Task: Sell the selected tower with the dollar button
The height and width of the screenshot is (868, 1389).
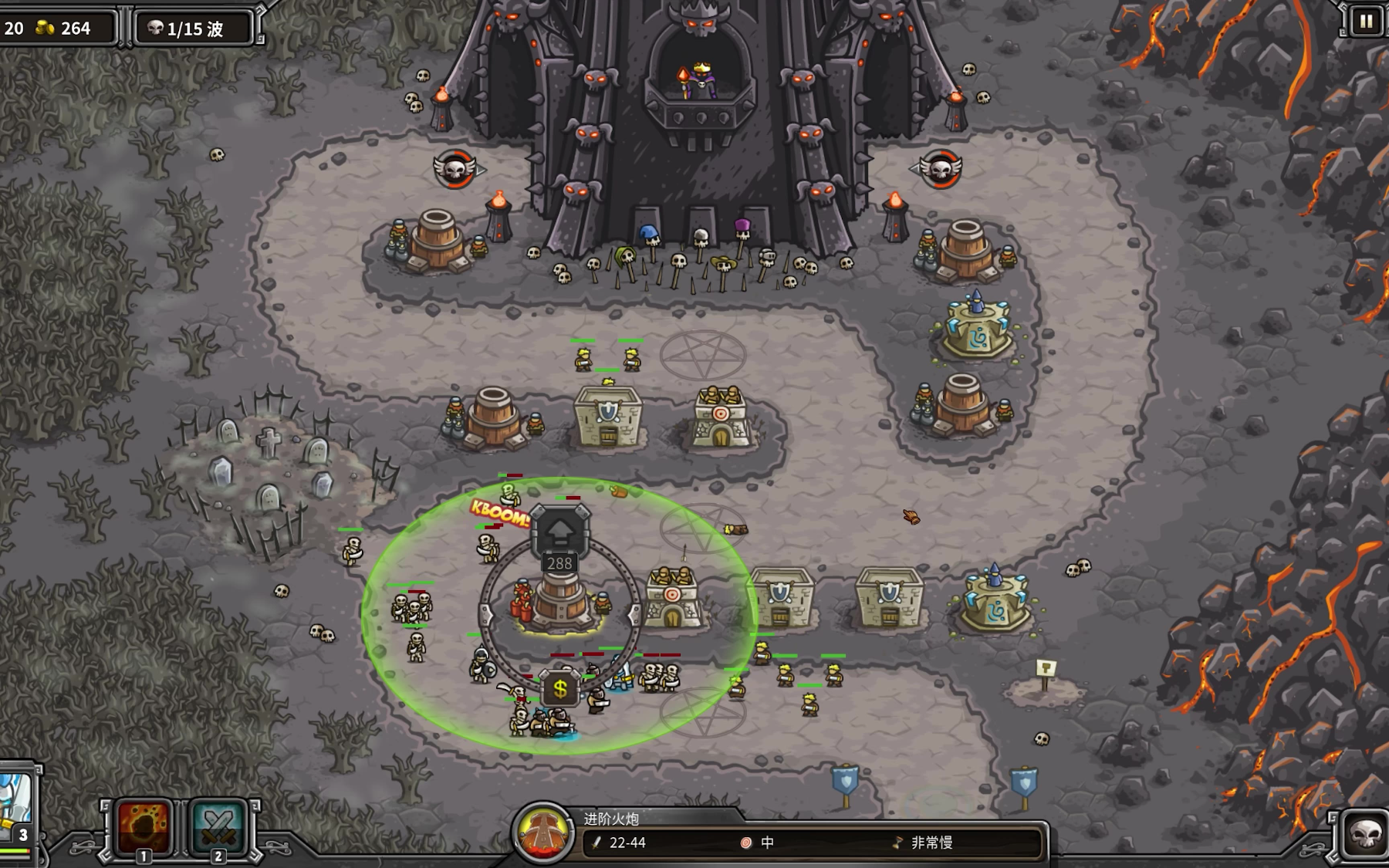Action: coord(560,689)
